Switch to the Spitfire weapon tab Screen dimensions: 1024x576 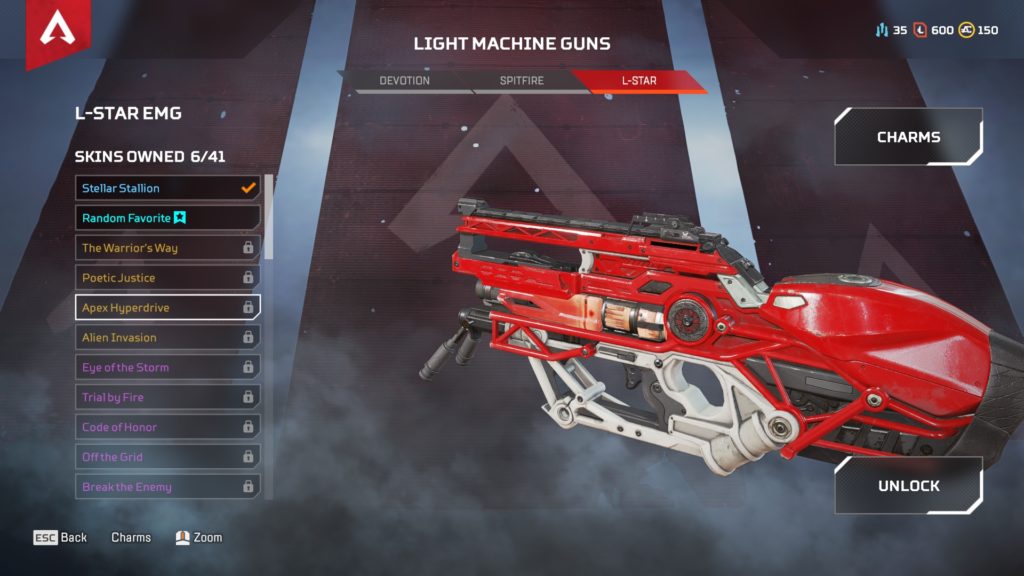pos(521,80)
